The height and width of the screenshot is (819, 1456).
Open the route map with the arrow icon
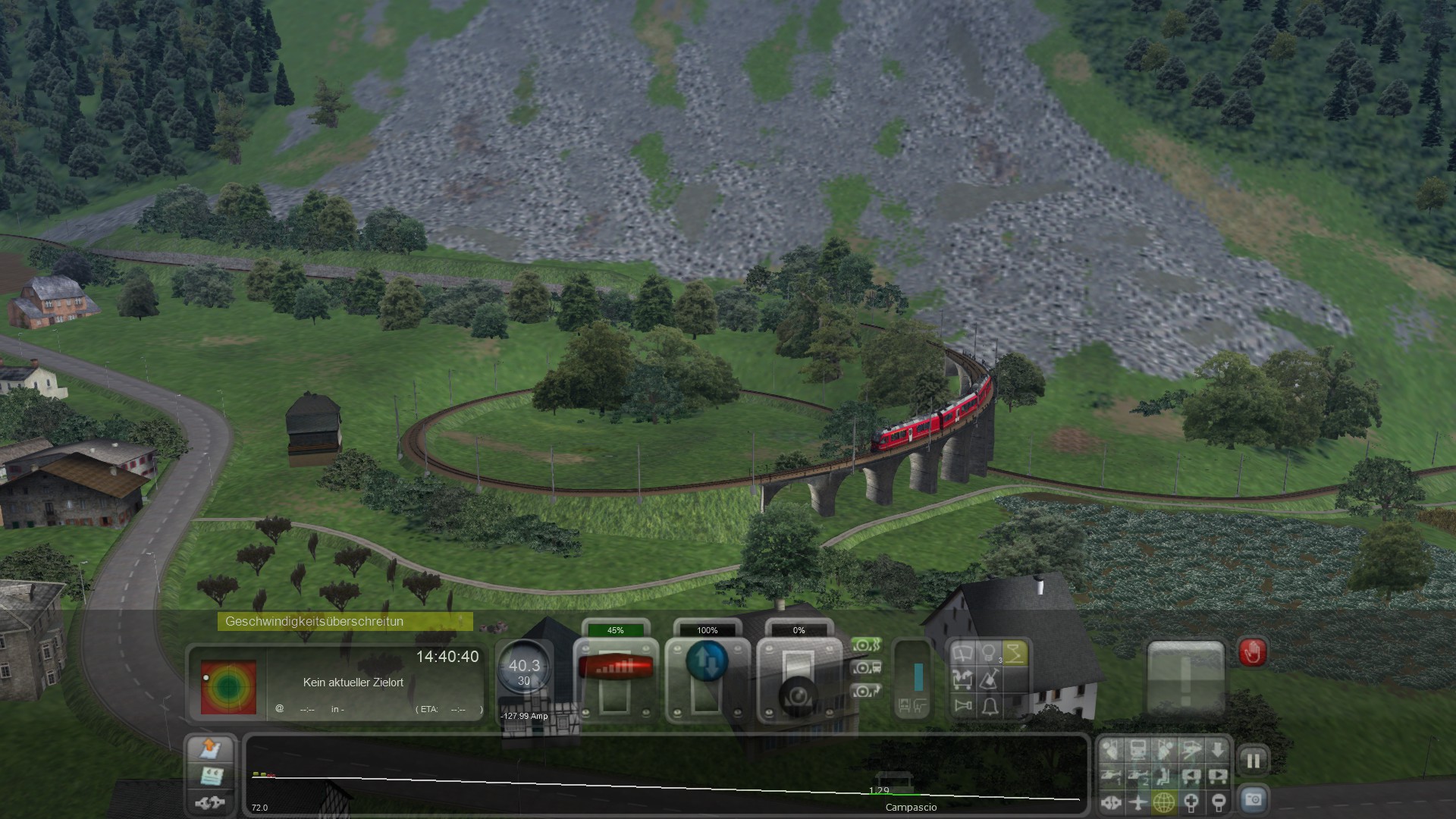[x=210, y=748]
